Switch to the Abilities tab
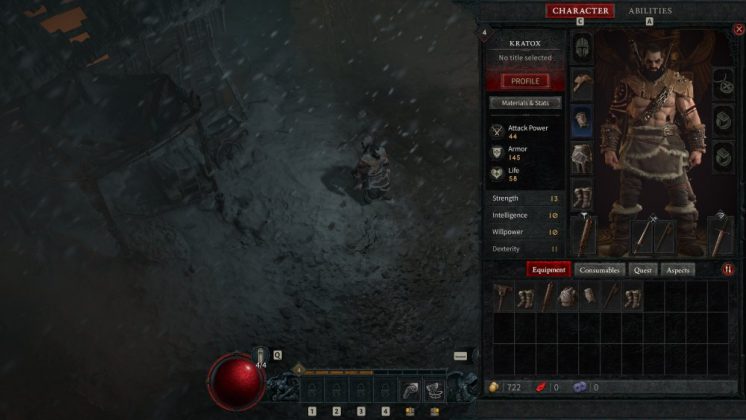 [650, 11]
